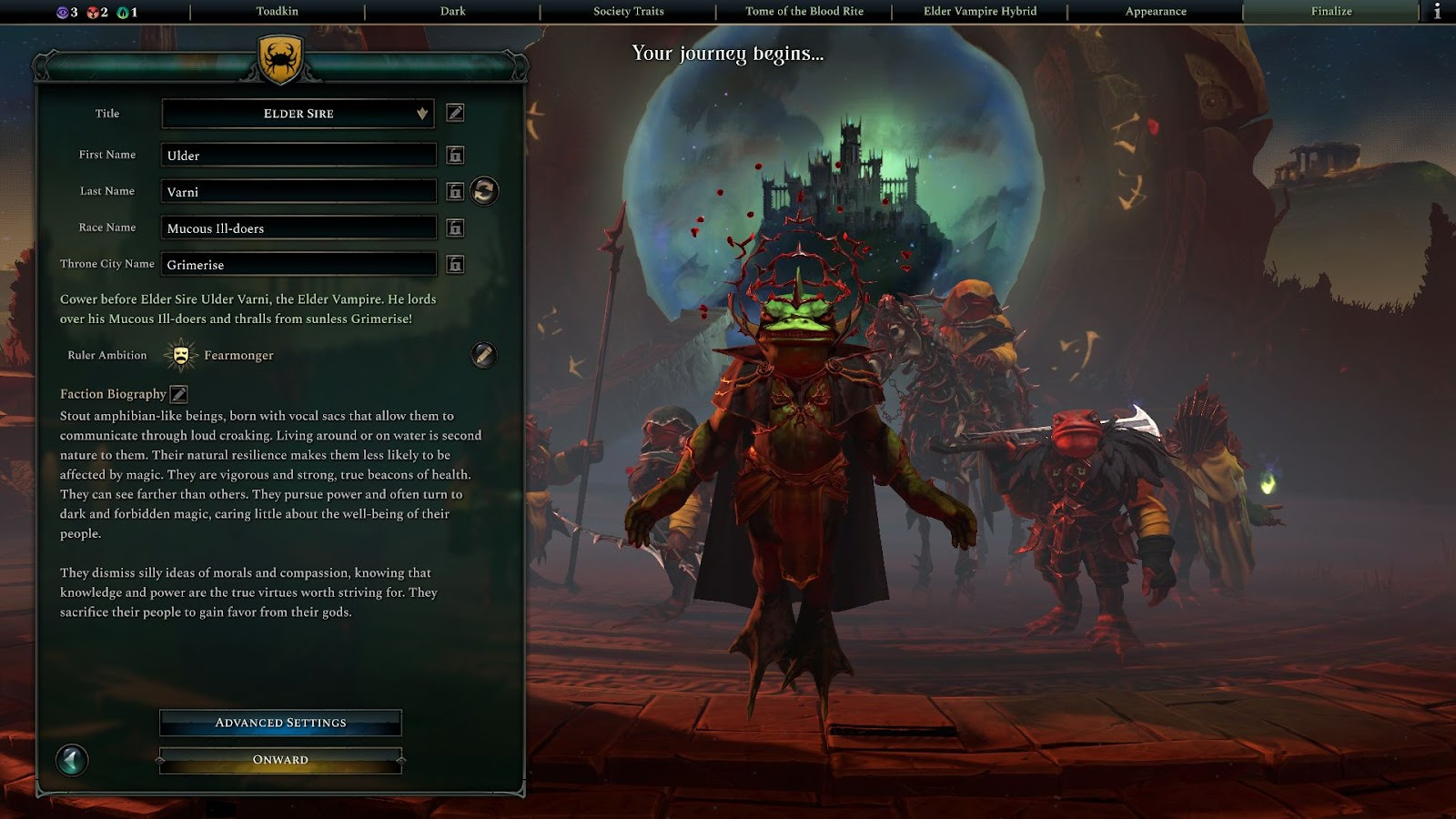Edit the title with the pencil button
The image size is (1456, 819).
point(455,113)
